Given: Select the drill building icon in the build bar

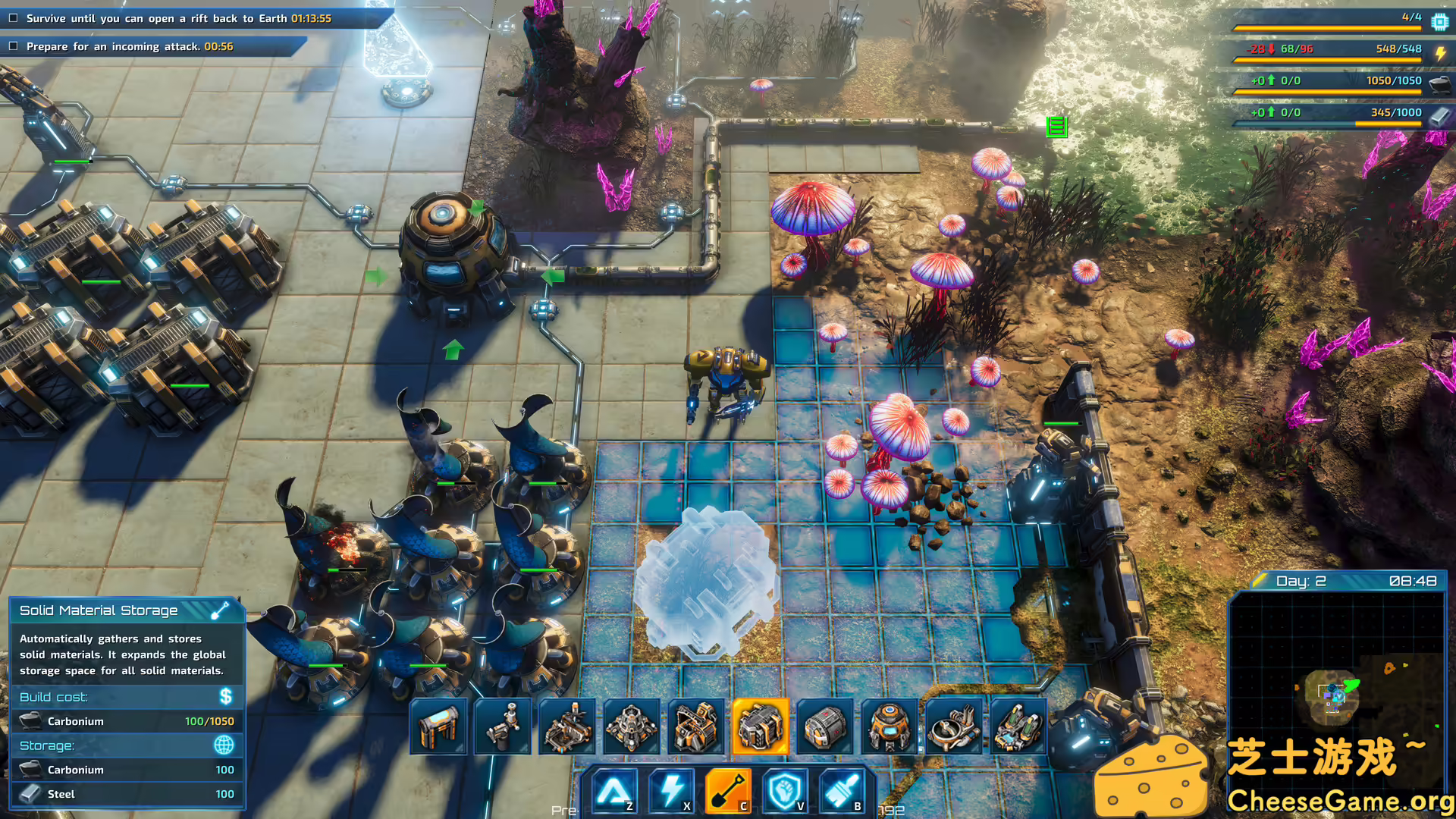Looking at the screenshot, I should tap(502, 726).
